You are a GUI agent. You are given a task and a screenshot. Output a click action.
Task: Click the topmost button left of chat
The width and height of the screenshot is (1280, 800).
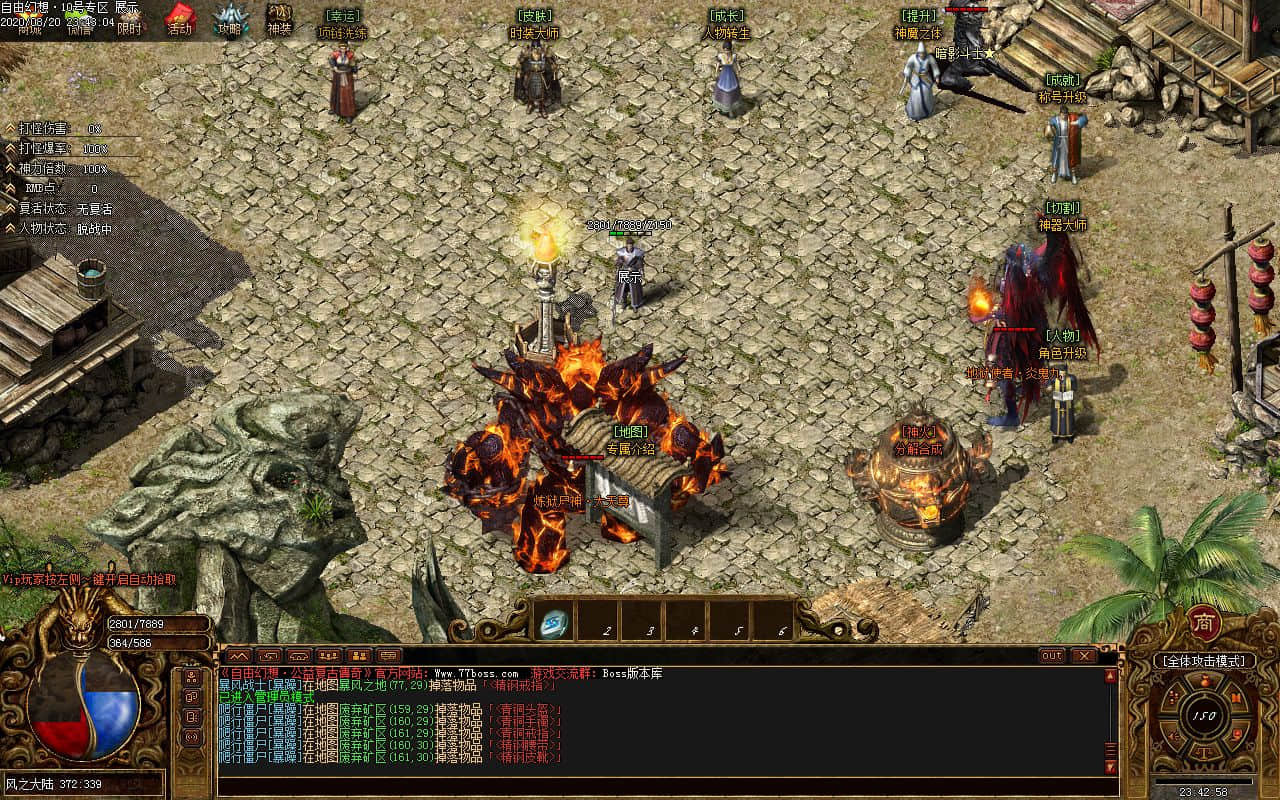click(191, 676)
